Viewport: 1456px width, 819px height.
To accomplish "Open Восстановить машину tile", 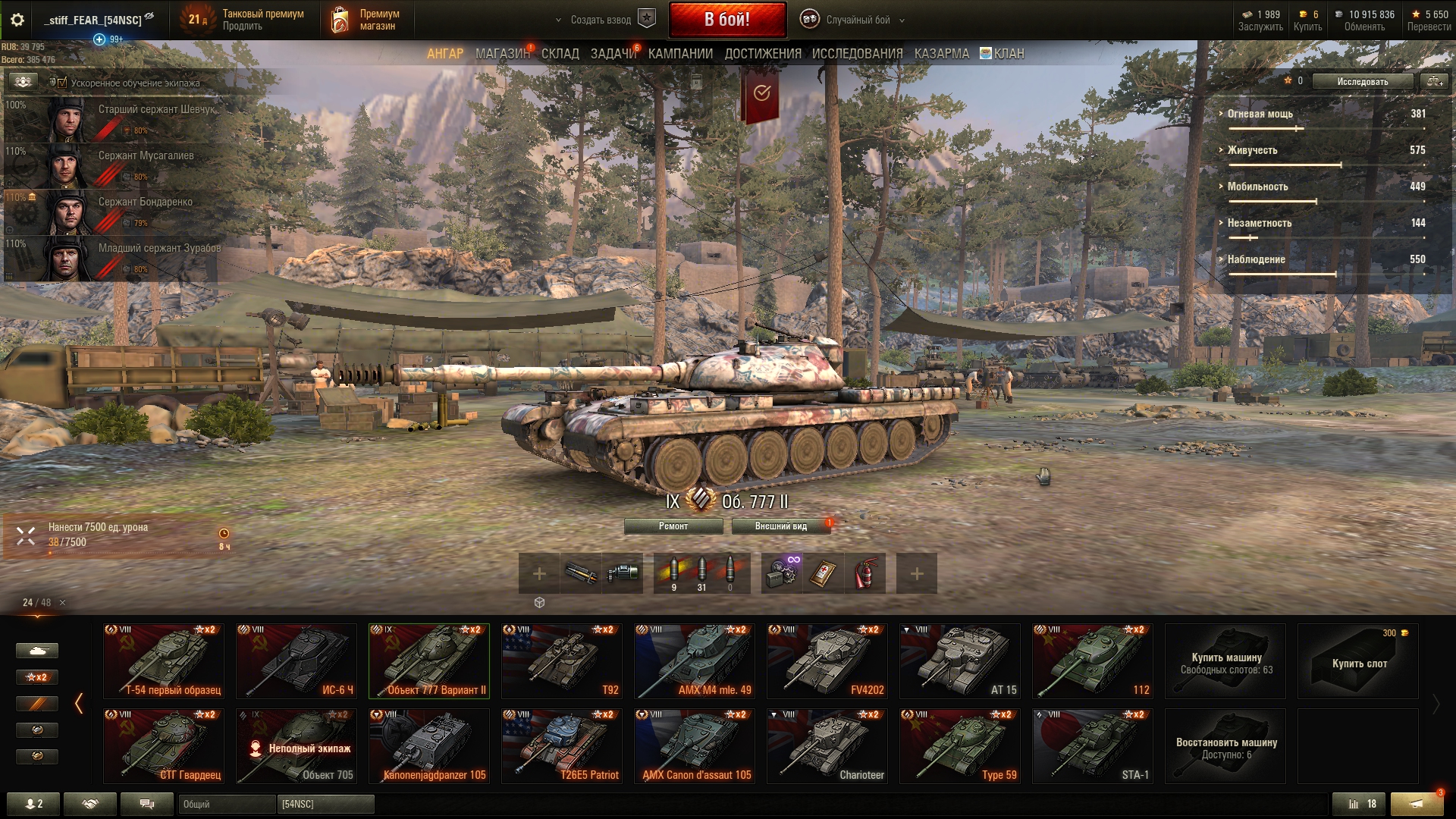I will tap(1225, 746).
